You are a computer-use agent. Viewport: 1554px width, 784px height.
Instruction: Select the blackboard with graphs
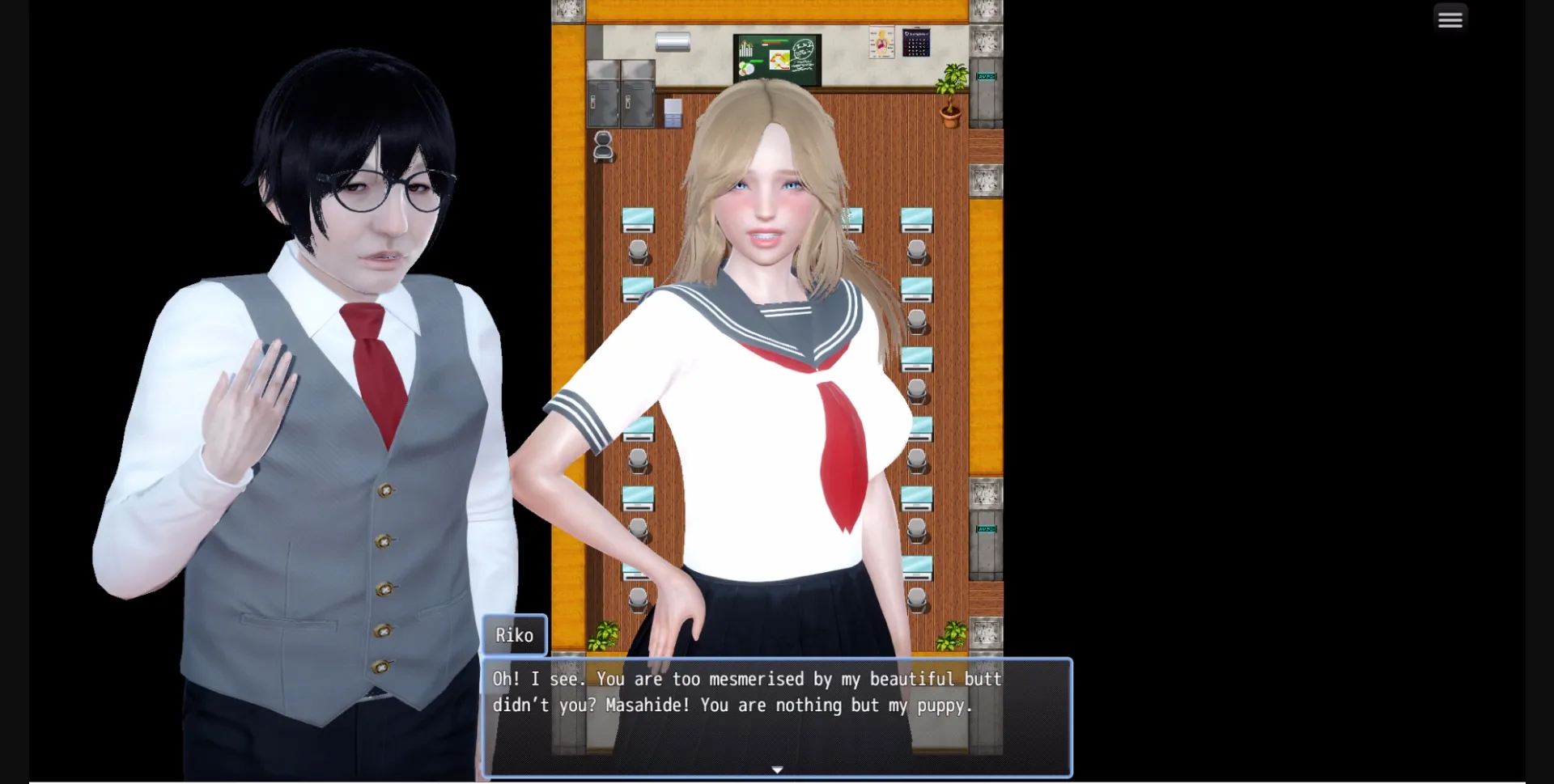click(777, 59)
